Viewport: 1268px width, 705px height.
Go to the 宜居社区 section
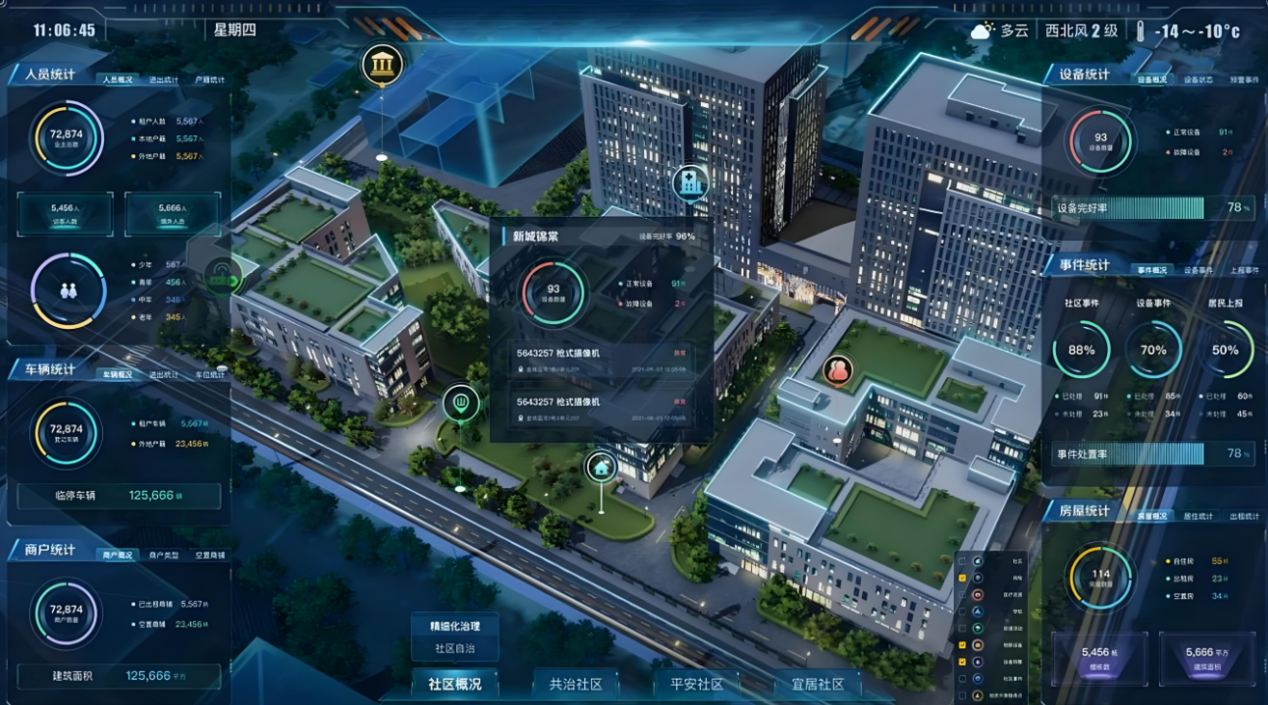point(817,684)
